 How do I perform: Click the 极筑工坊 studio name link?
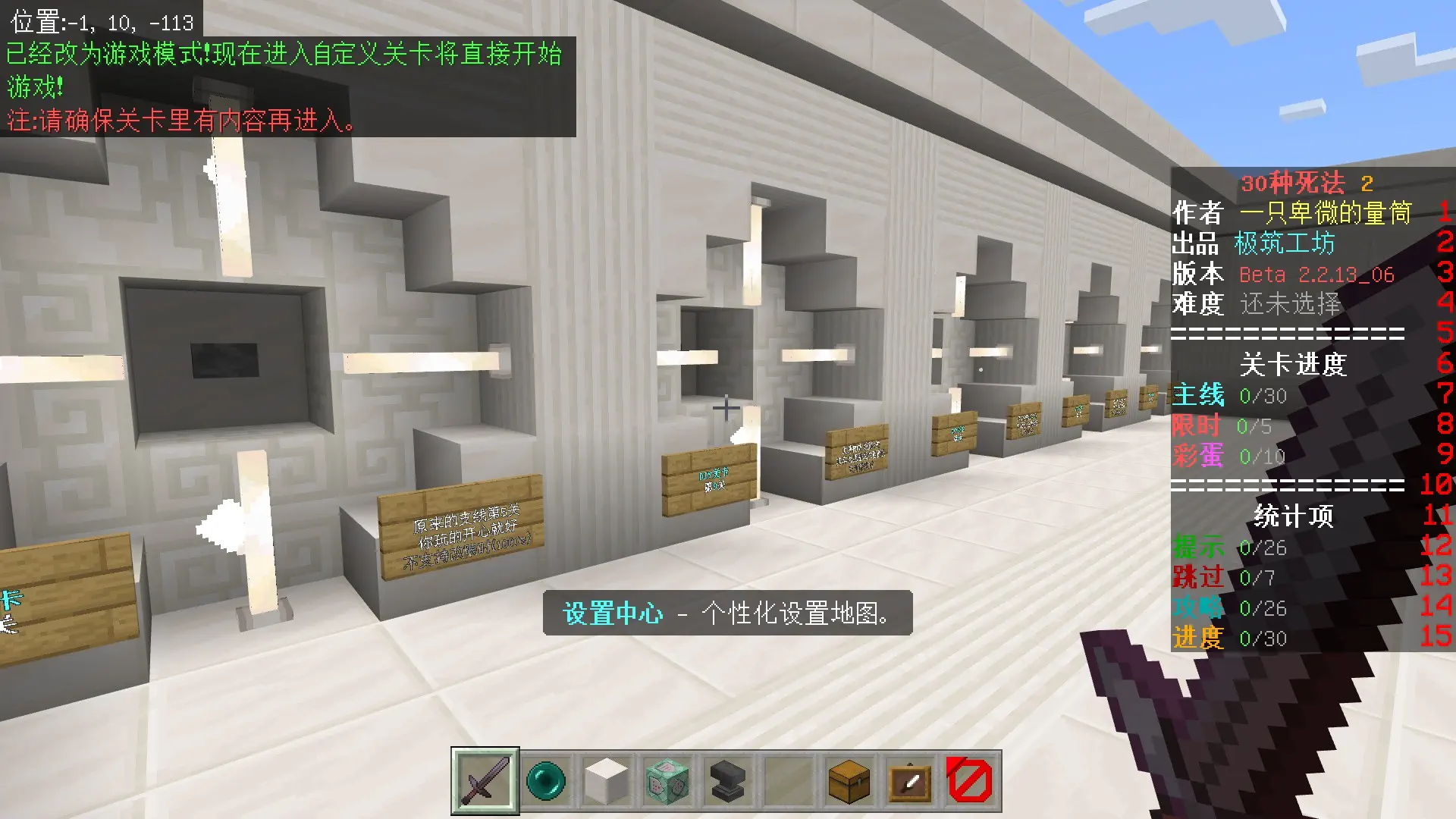1284,243
